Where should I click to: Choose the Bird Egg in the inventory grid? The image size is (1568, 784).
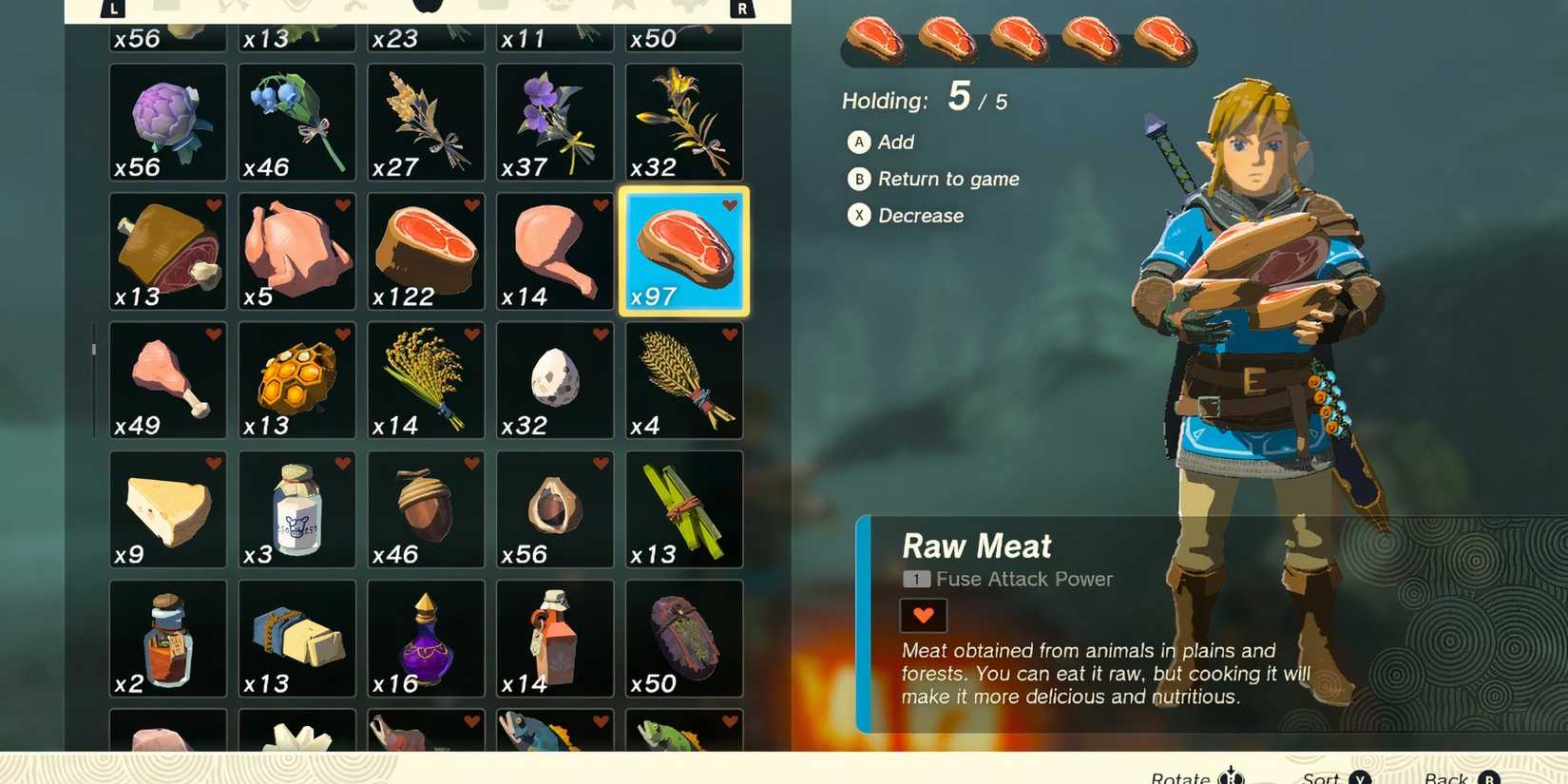point(554,380)
